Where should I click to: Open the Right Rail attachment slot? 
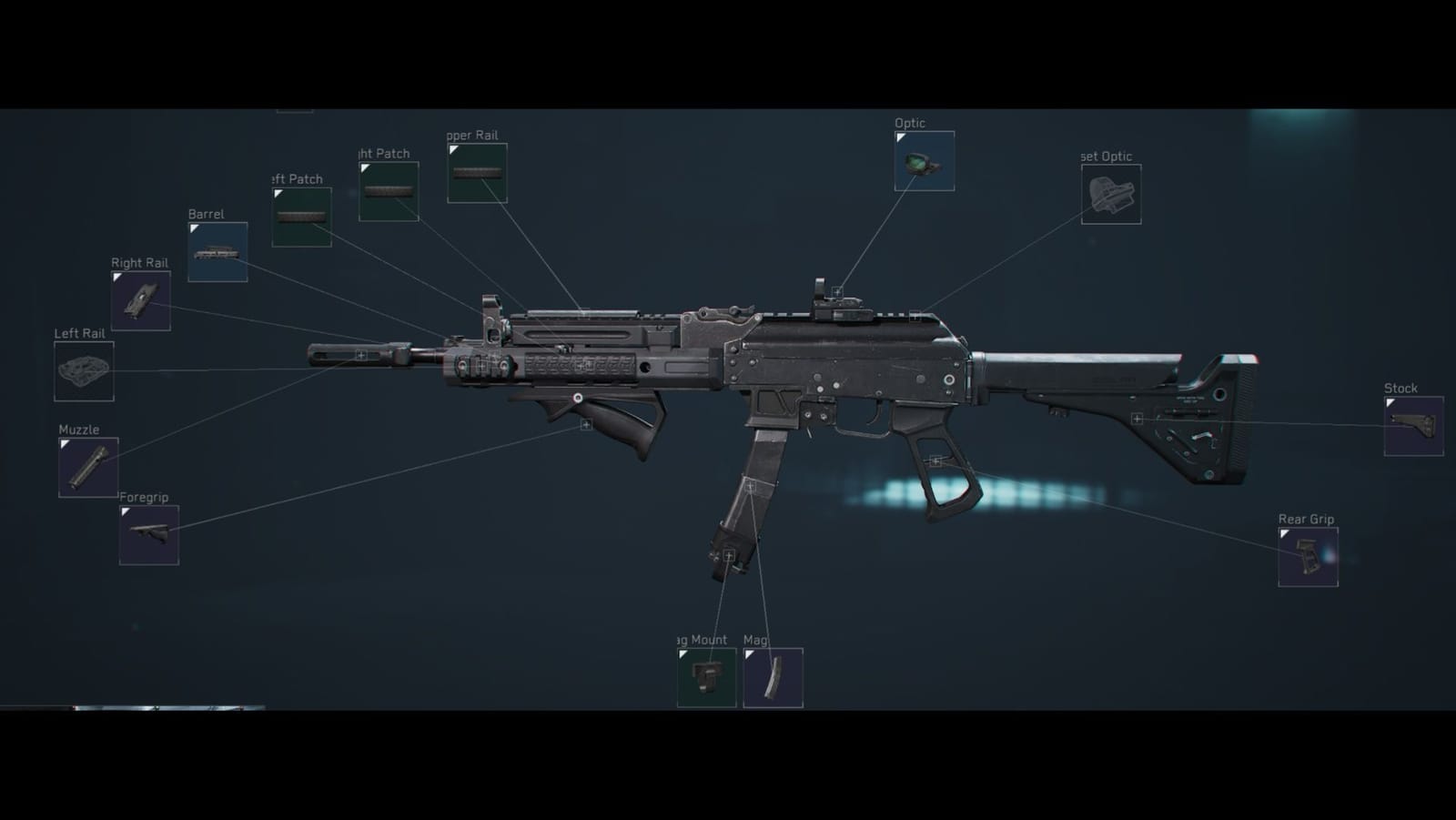tap(139, 300)
